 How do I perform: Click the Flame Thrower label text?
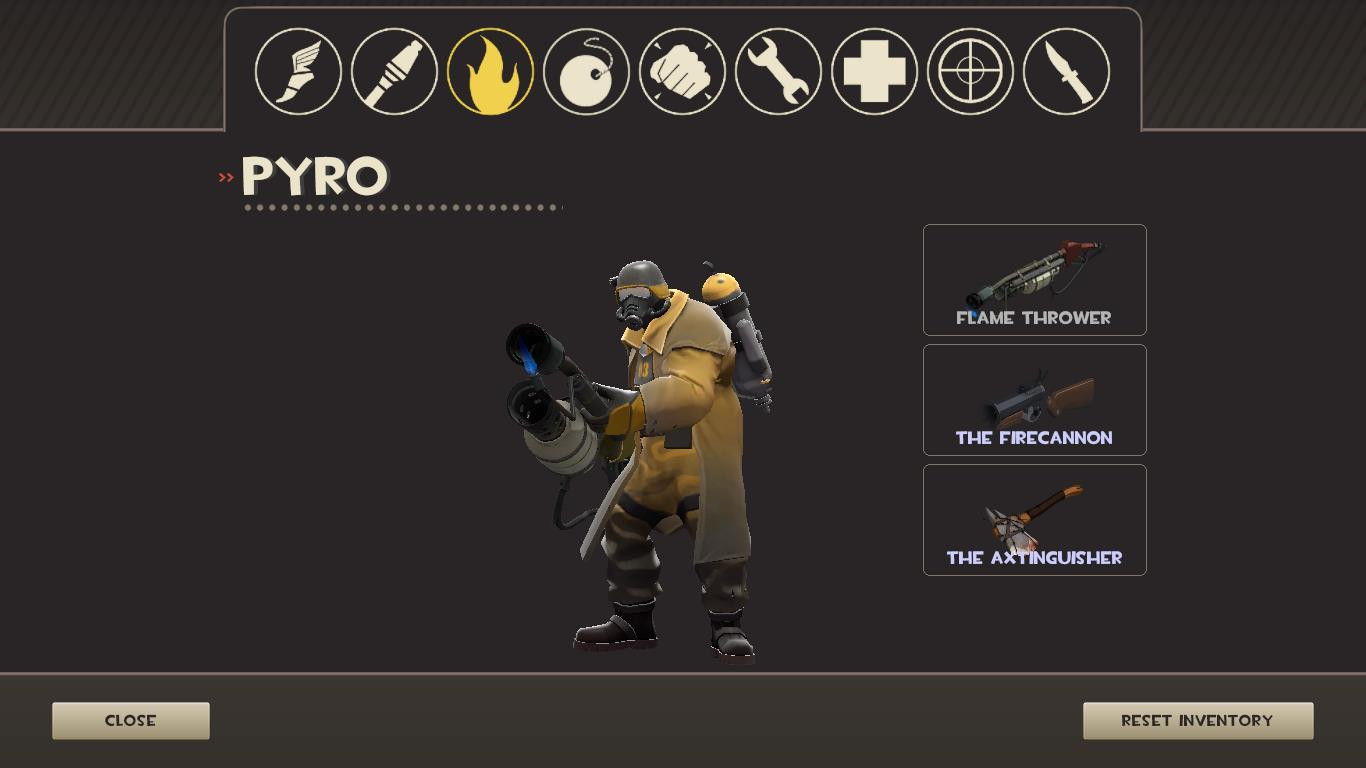coord(1035,318)
